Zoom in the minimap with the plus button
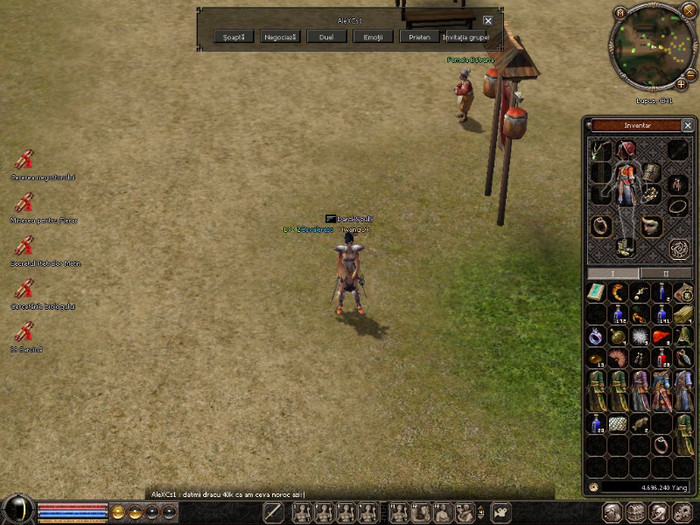Image resolution: width=700 pixels, height=525 pixels. click(680, 85)
